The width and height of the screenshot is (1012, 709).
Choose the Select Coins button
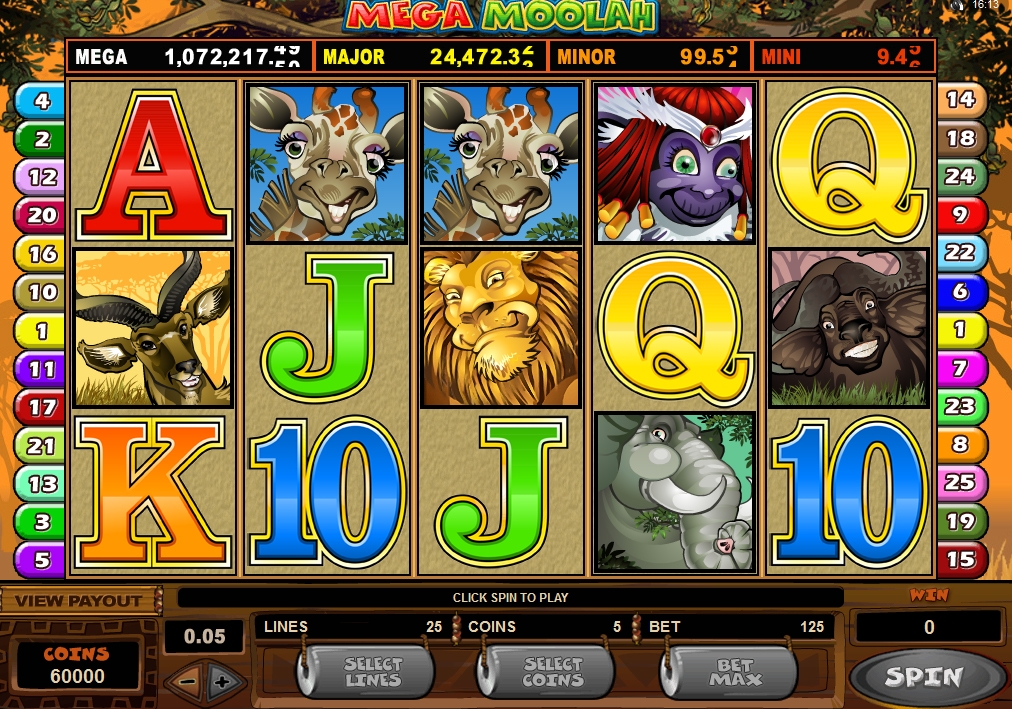pos(552,672)
